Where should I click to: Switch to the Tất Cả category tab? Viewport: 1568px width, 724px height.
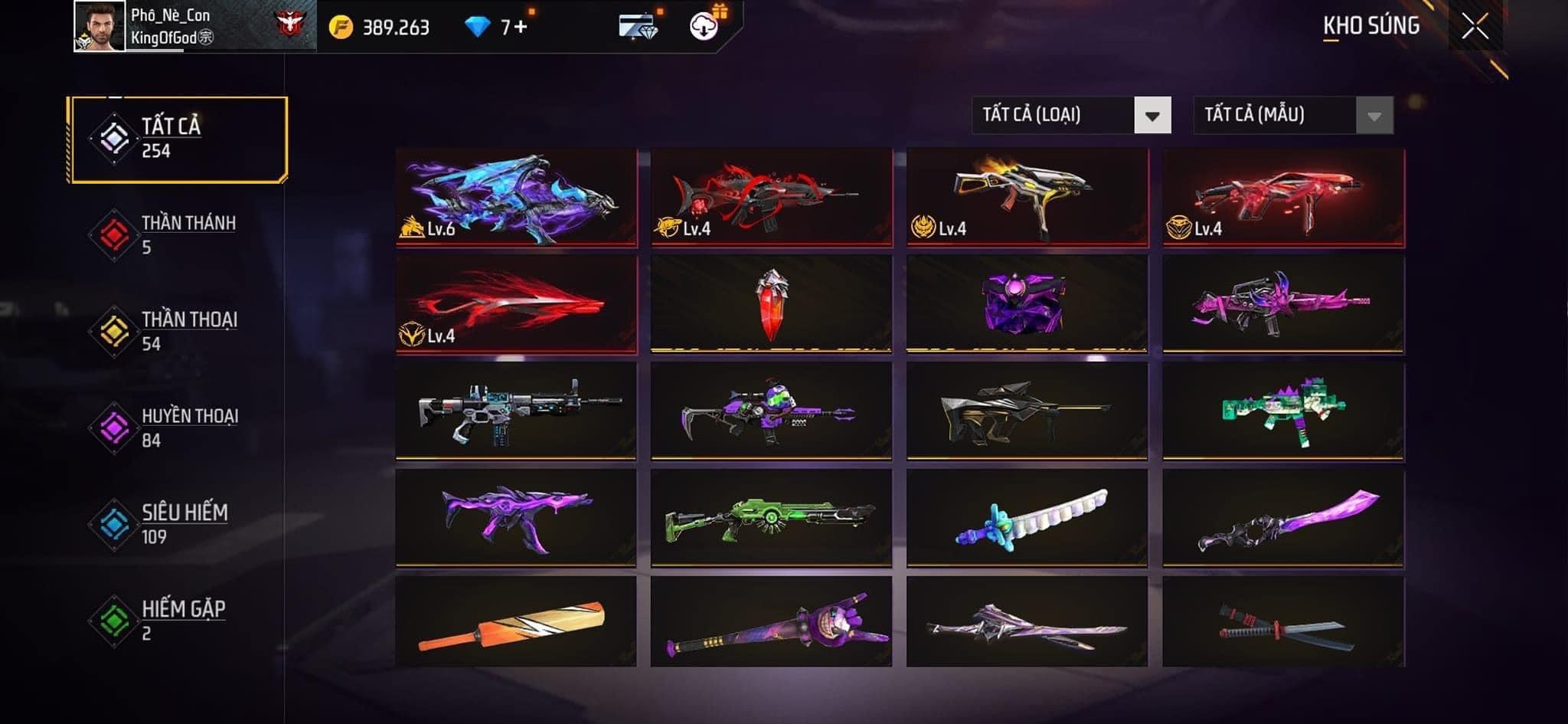click(x=178, y=139)
